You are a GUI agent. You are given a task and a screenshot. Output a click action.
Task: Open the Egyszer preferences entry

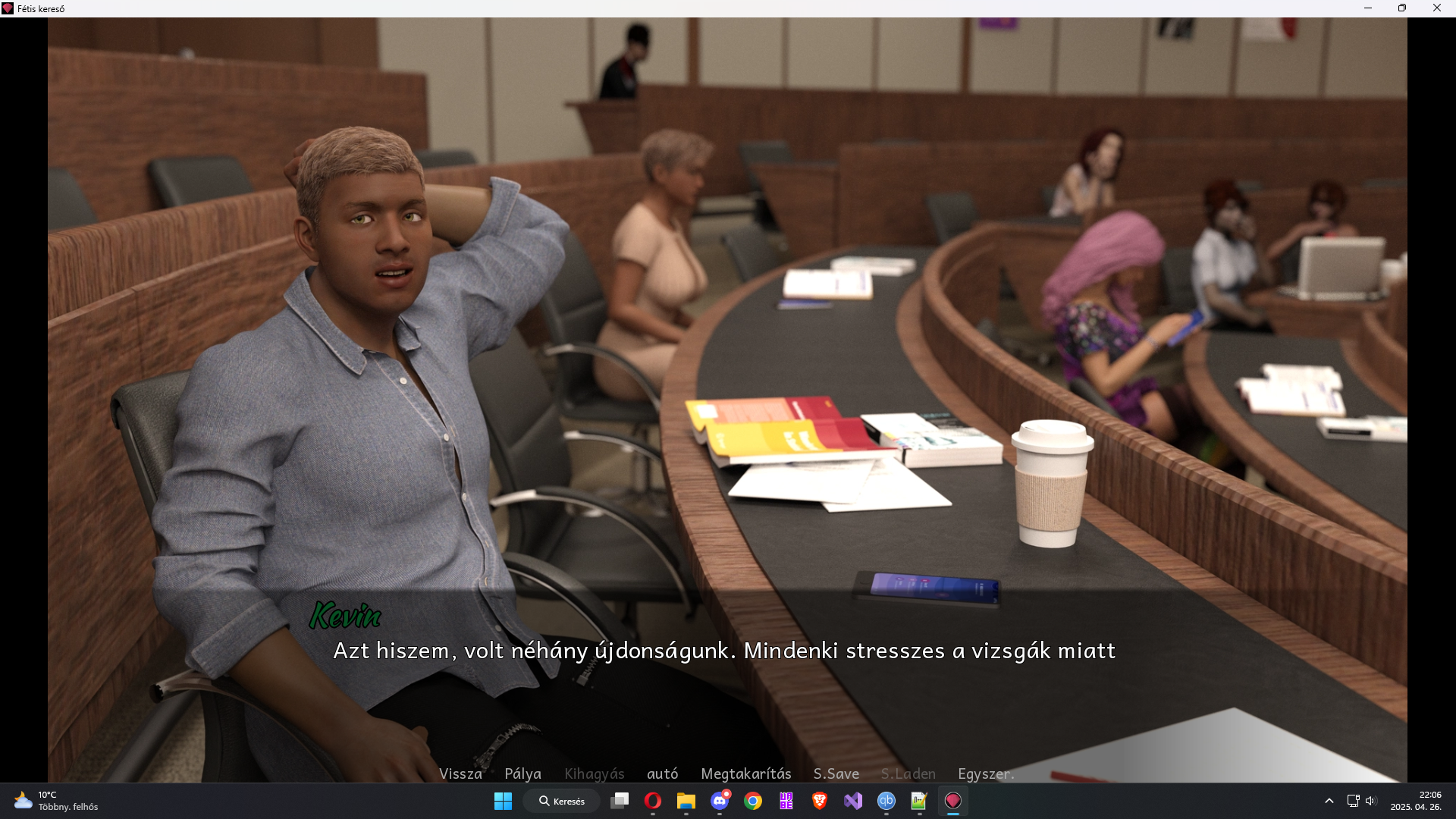pos(985,773)
